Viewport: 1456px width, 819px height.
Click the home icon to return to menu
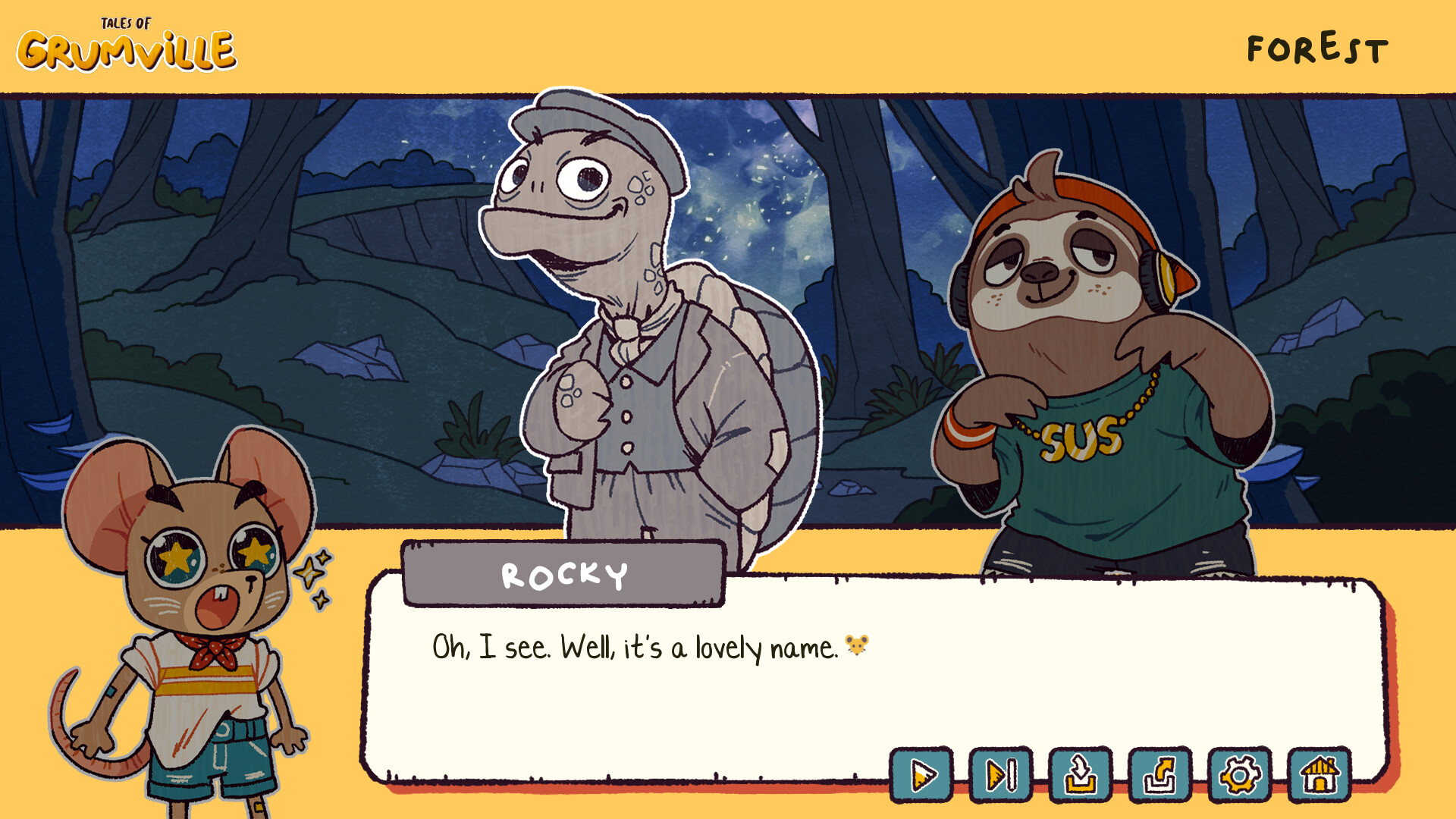[1318, 775]
